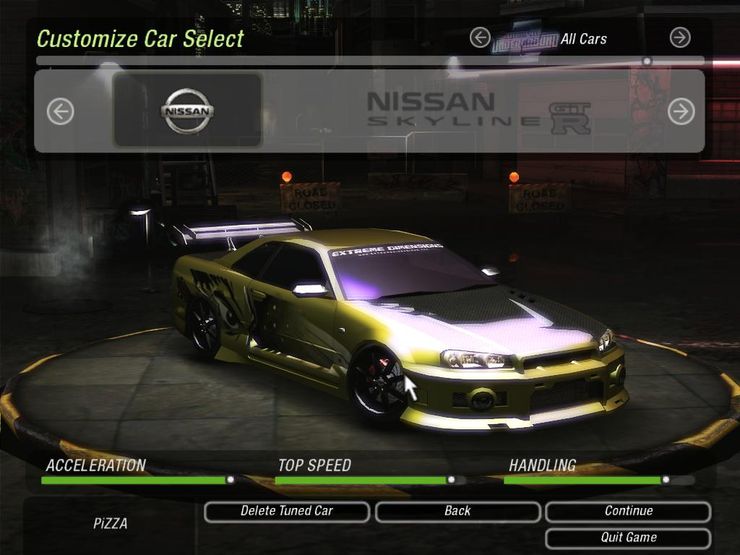Show the previous car in the carousel

(x=60, y=111)
